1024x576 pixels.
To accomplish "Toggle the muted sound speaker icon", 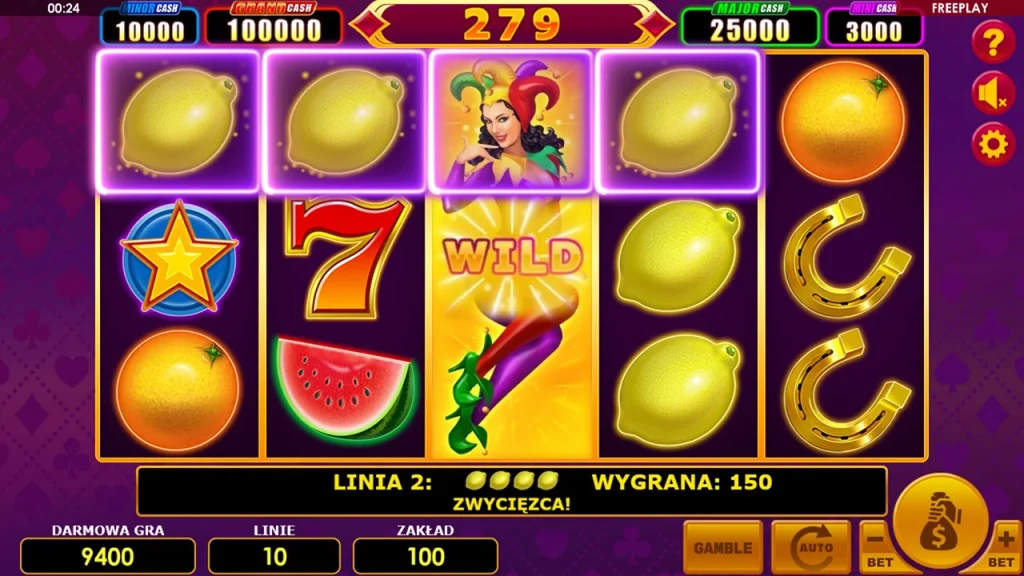I will [x=993, y=94].
